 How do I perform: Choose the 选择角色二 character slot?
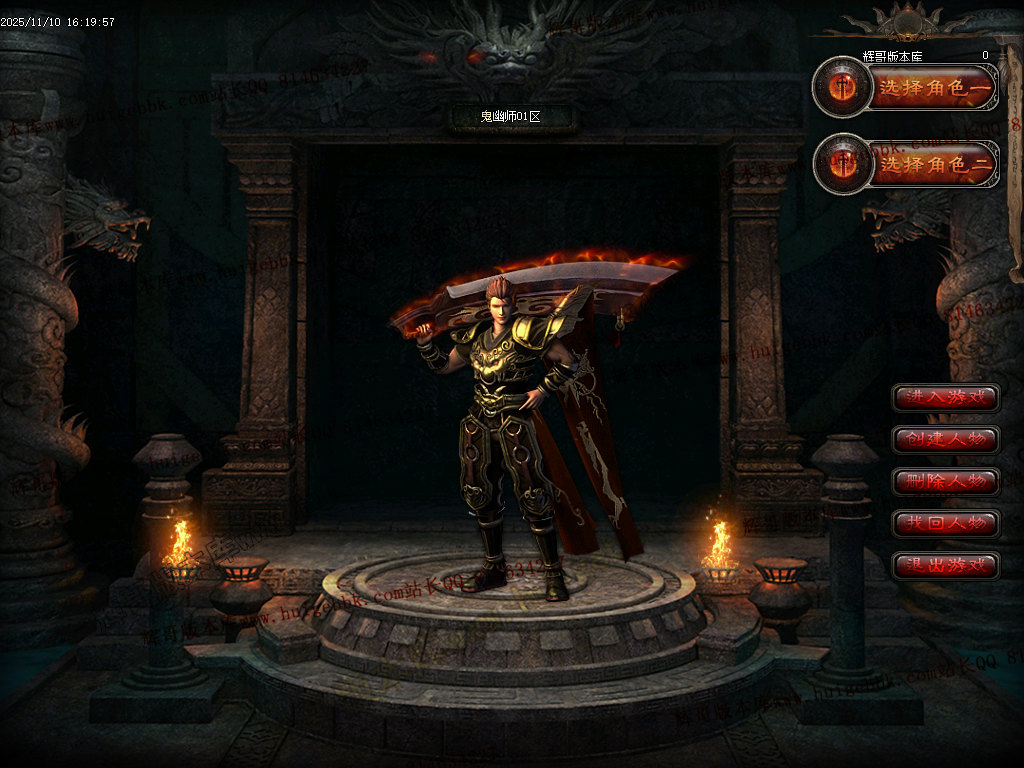click(x=935, y=165)
